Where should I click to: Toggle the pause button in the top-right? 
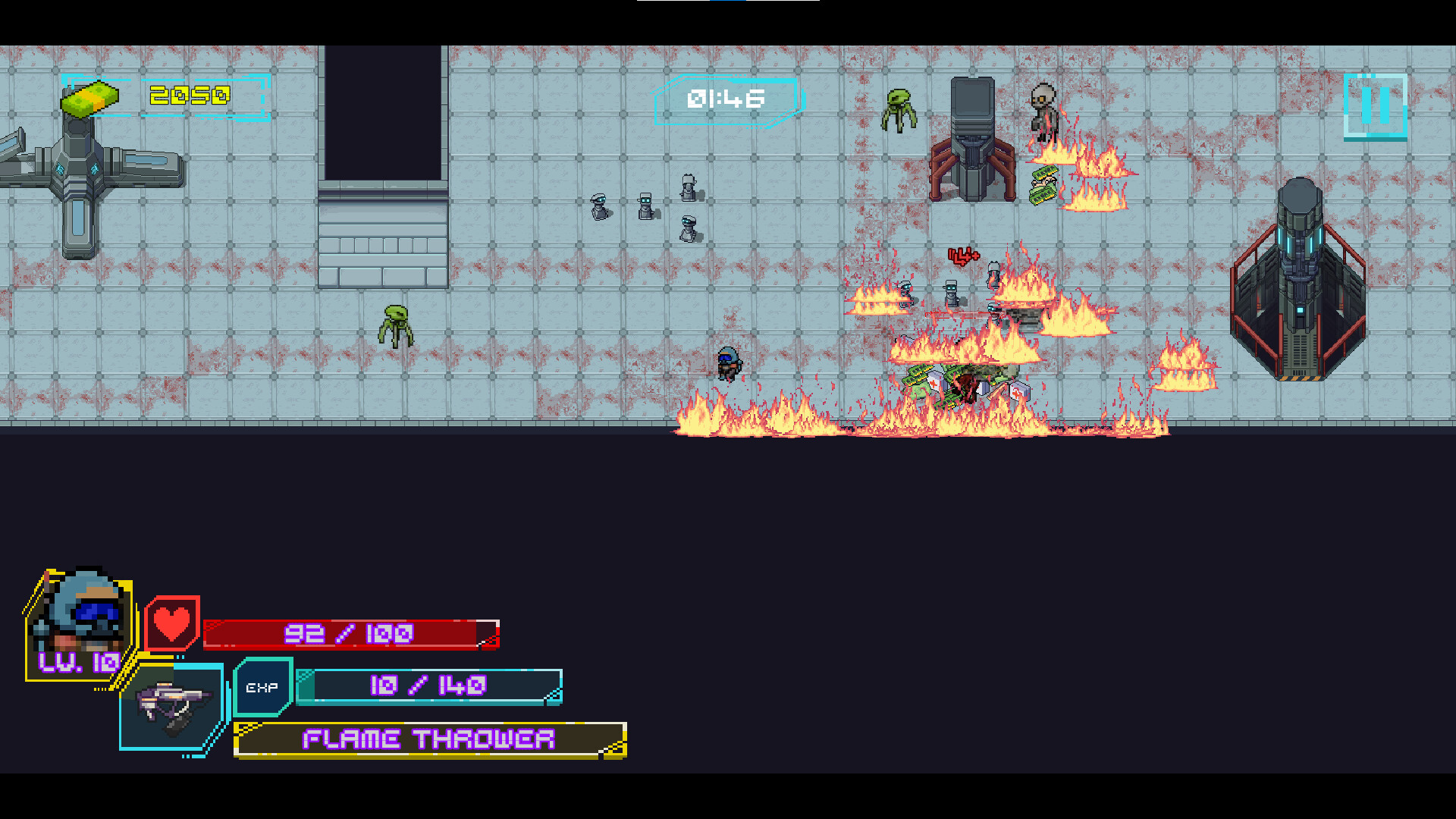coord(1375,108)
